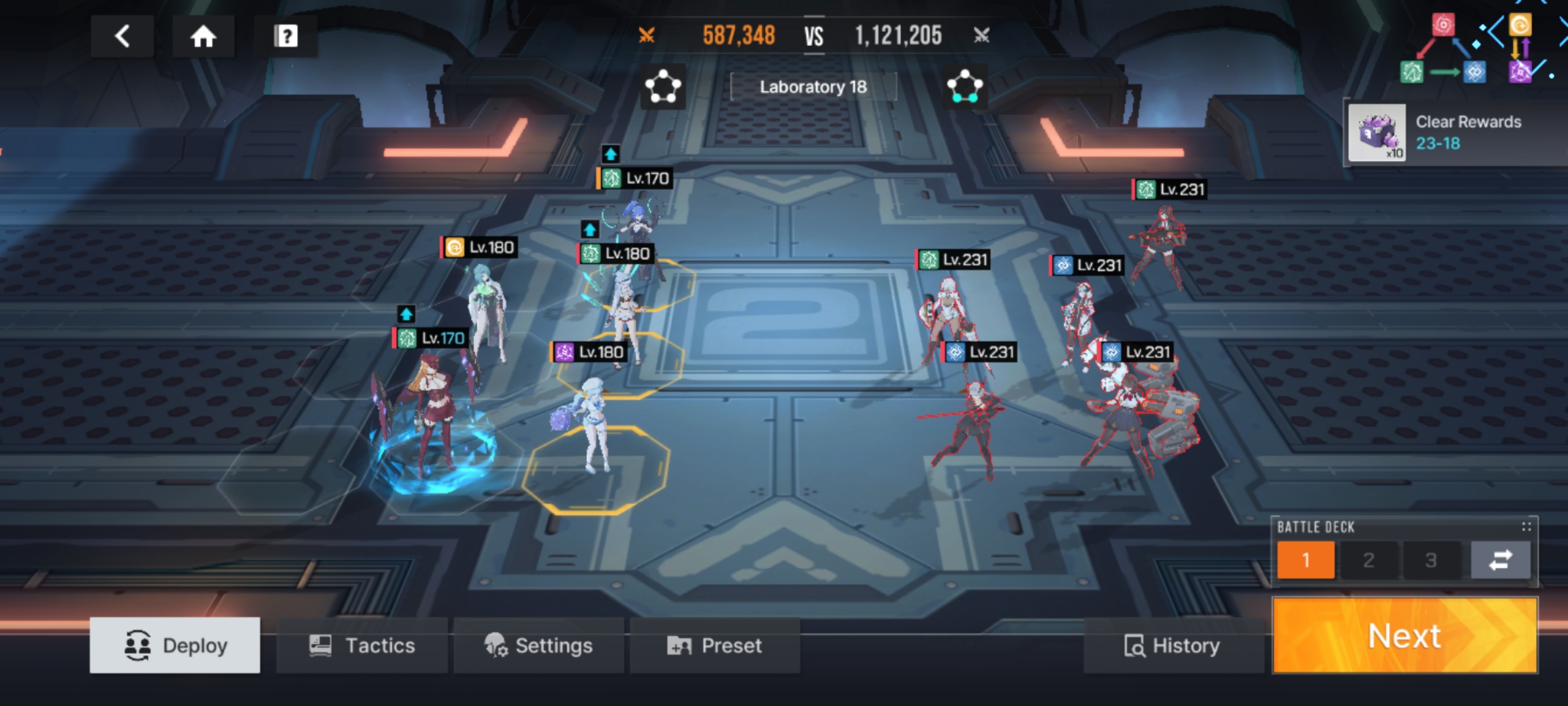This screenshot has height=706, width=1568.
Task: Show my team formation pentagon icon
Action: [662, 86]
